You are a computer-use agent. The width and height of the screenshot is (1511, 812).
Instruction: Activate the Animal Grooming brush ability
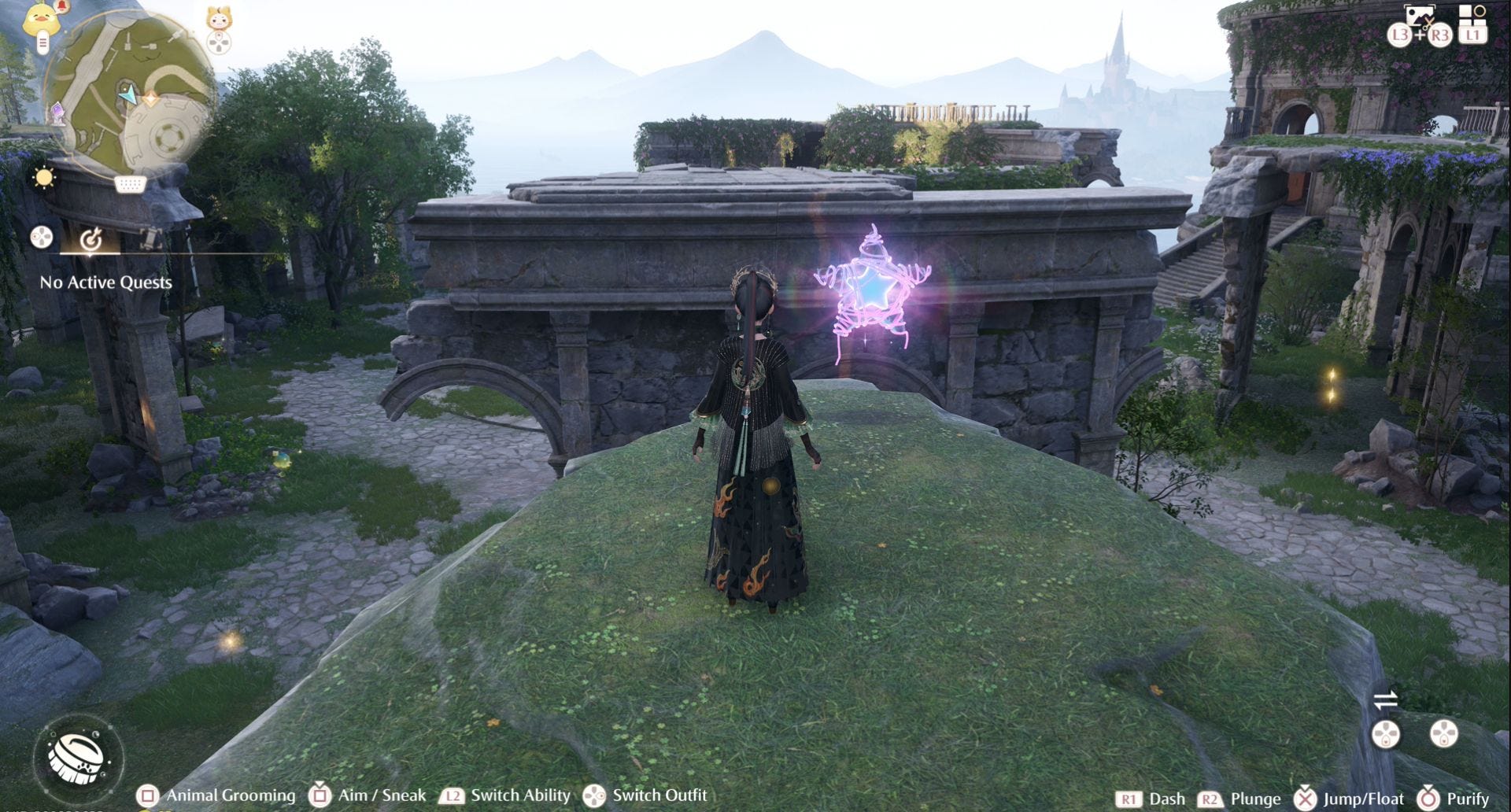click(77, 757)
